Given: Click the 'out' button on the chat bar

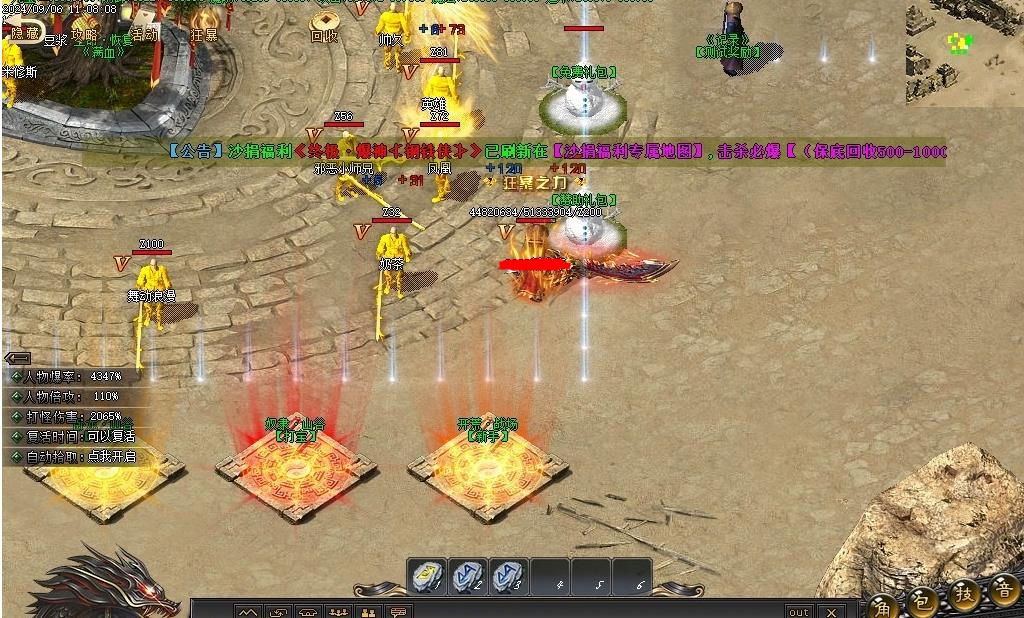Looking at the screenshot, I should click(799, 611).
